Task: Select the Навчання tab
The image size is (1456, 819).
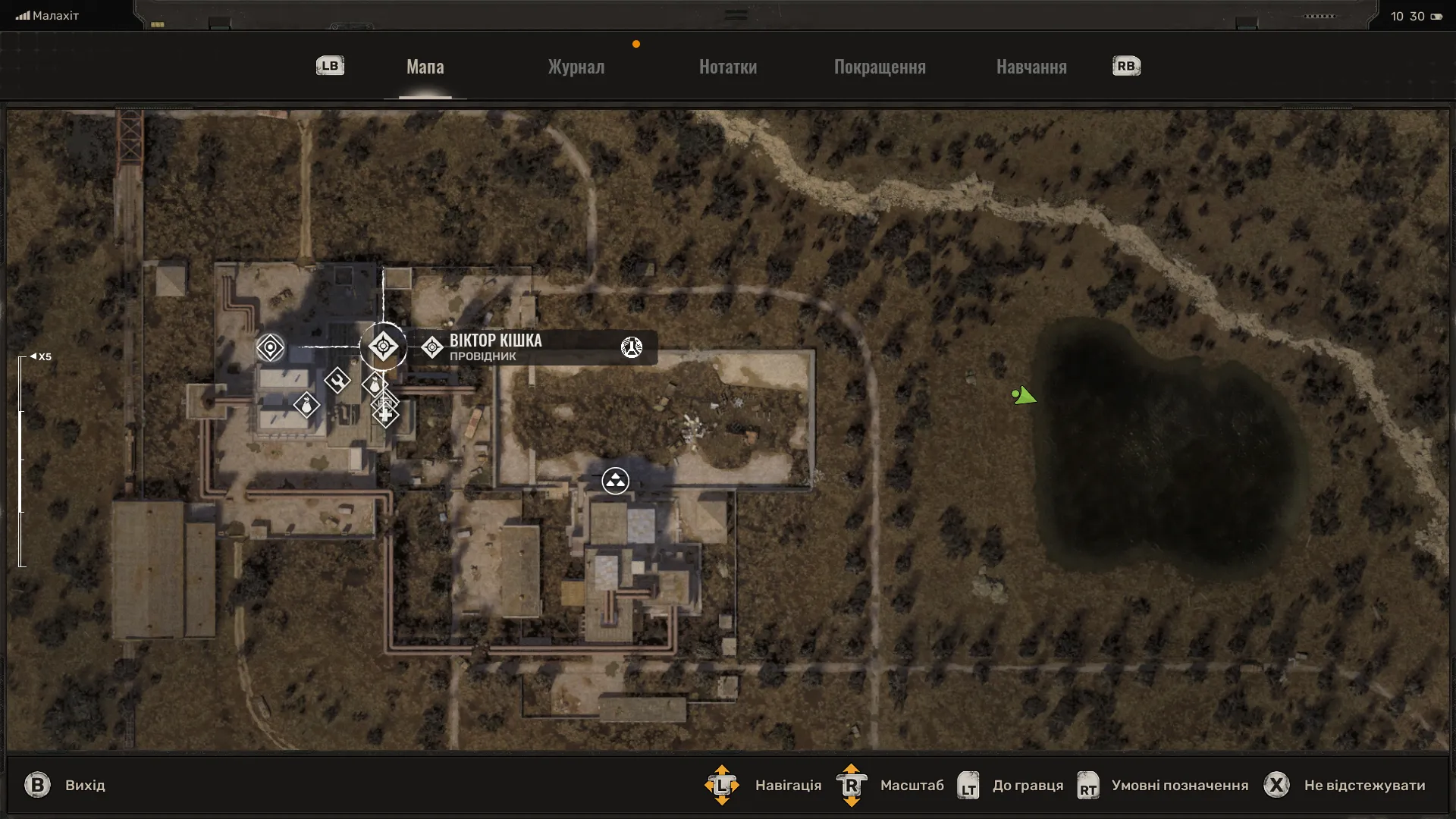Action: coord(1031,67)
